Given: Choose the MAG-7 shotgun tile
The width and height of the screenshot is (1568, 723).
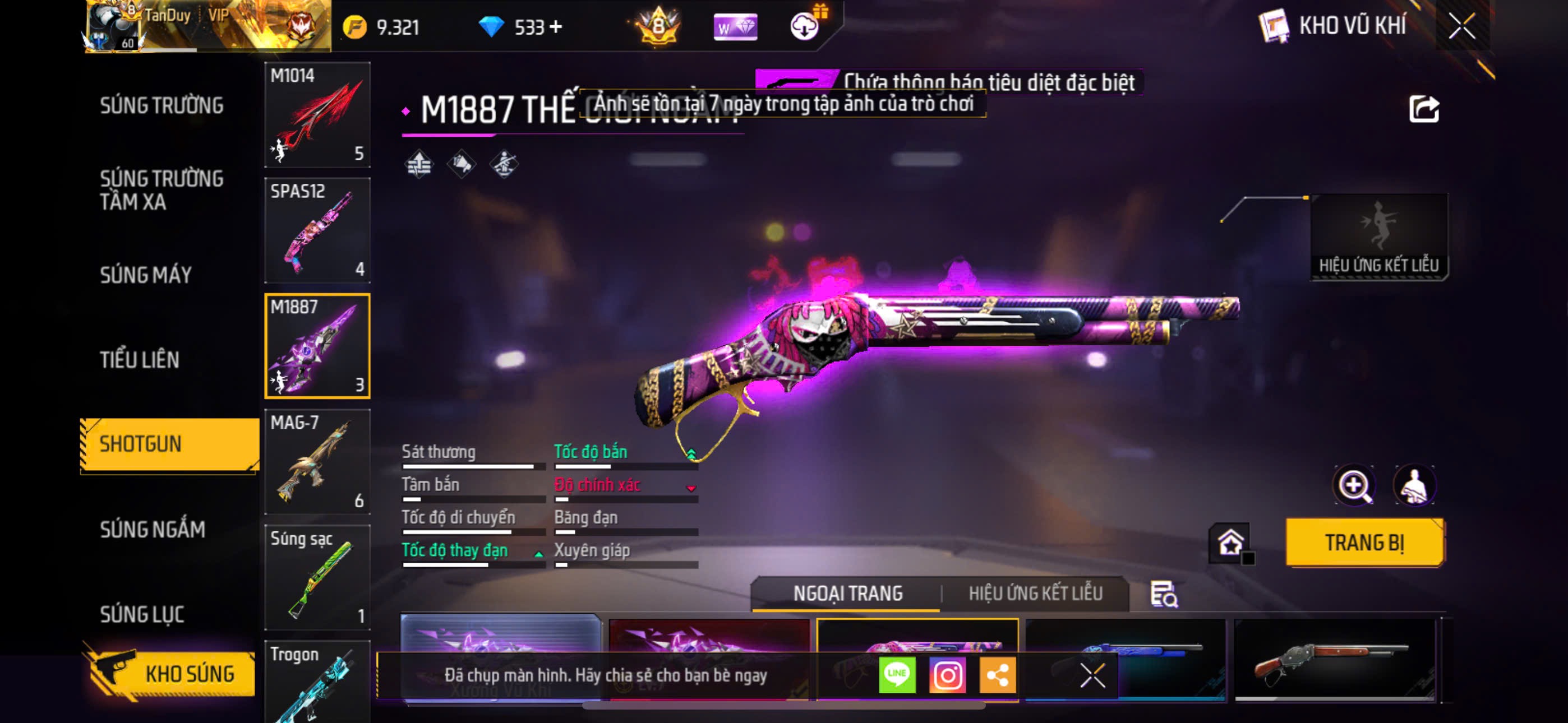Looking at the screenshot, I should click(317, 461).
